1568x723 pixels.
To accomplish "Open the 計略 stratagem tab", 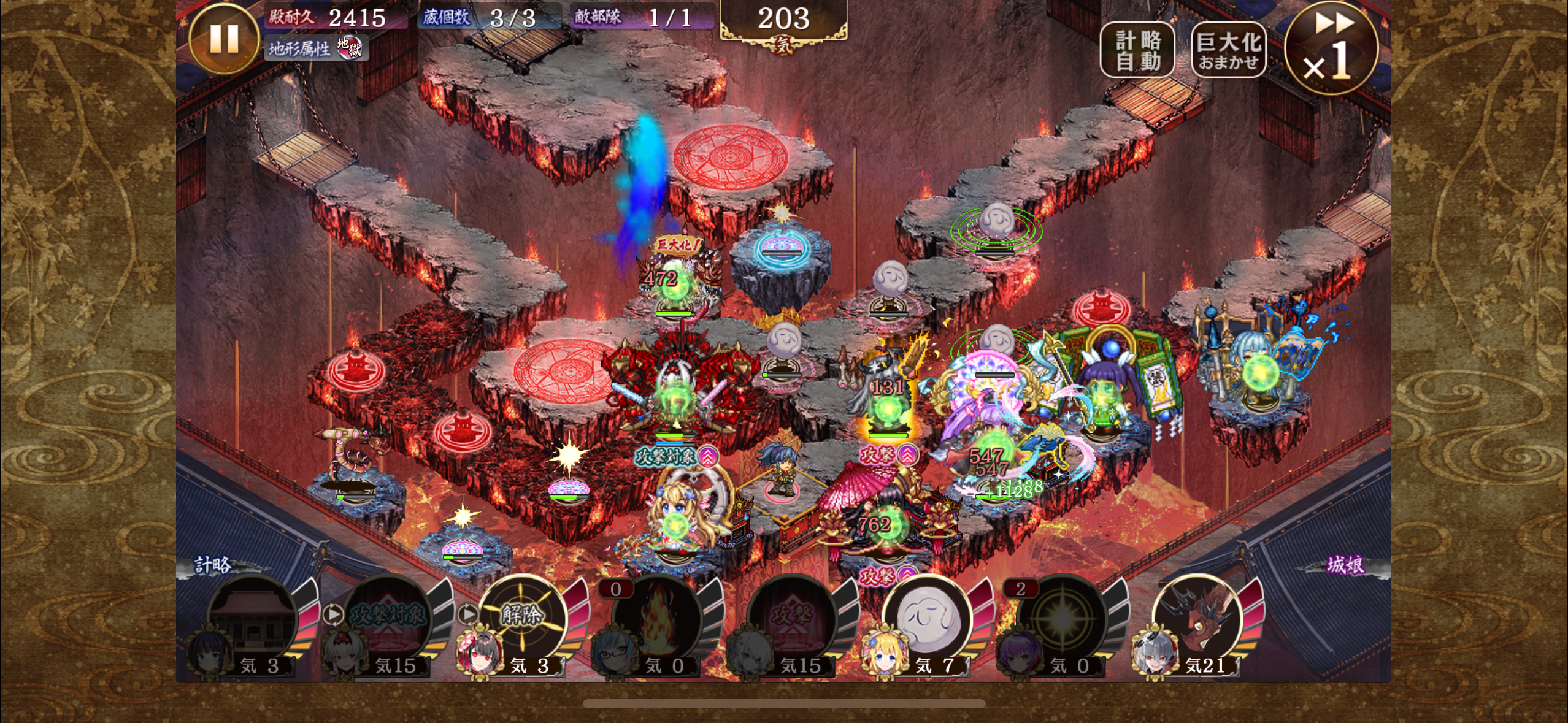I will [x=213, y=565].
